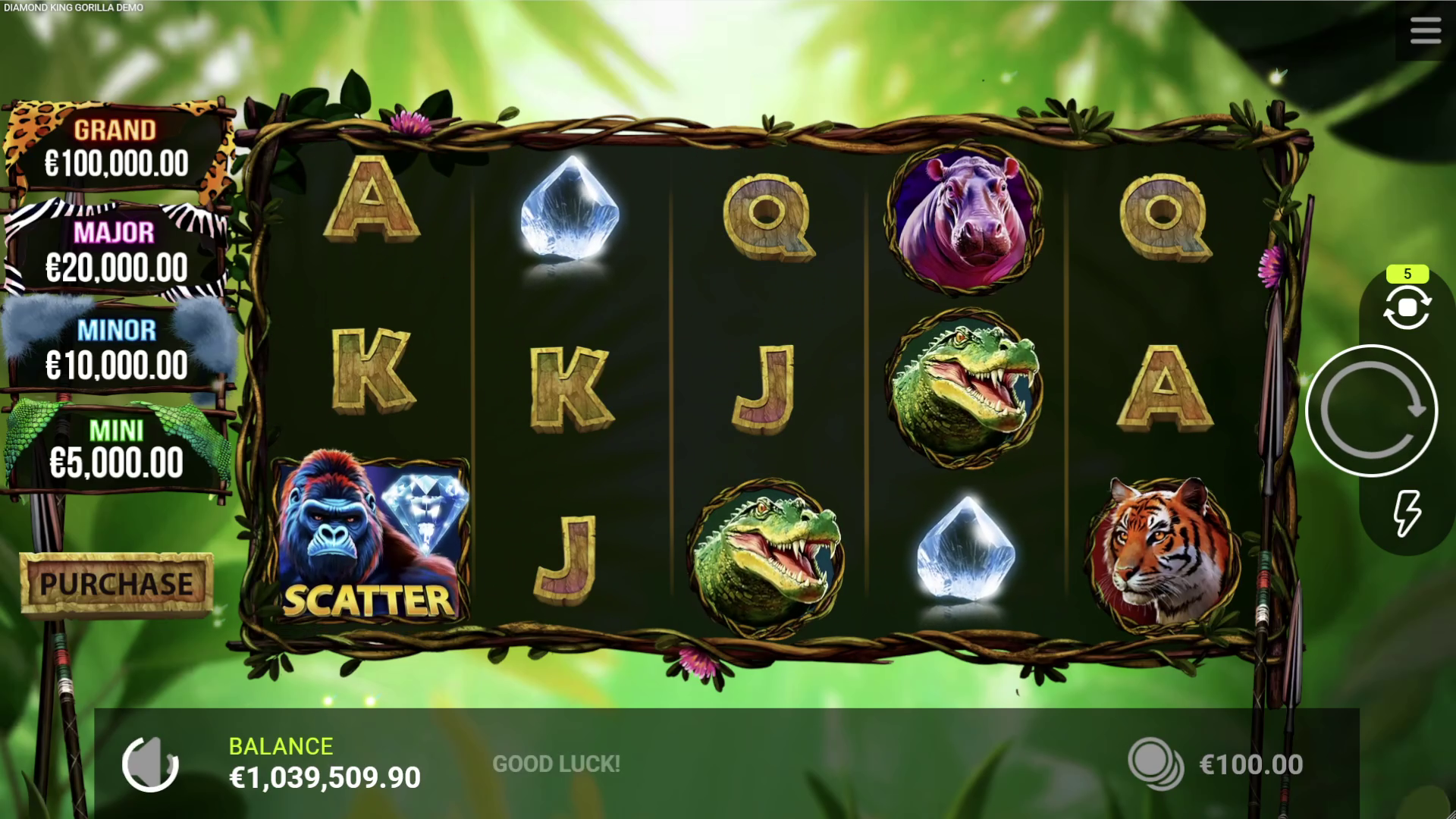Click the PURCHASE bonus button

click(x=116, y=583)
